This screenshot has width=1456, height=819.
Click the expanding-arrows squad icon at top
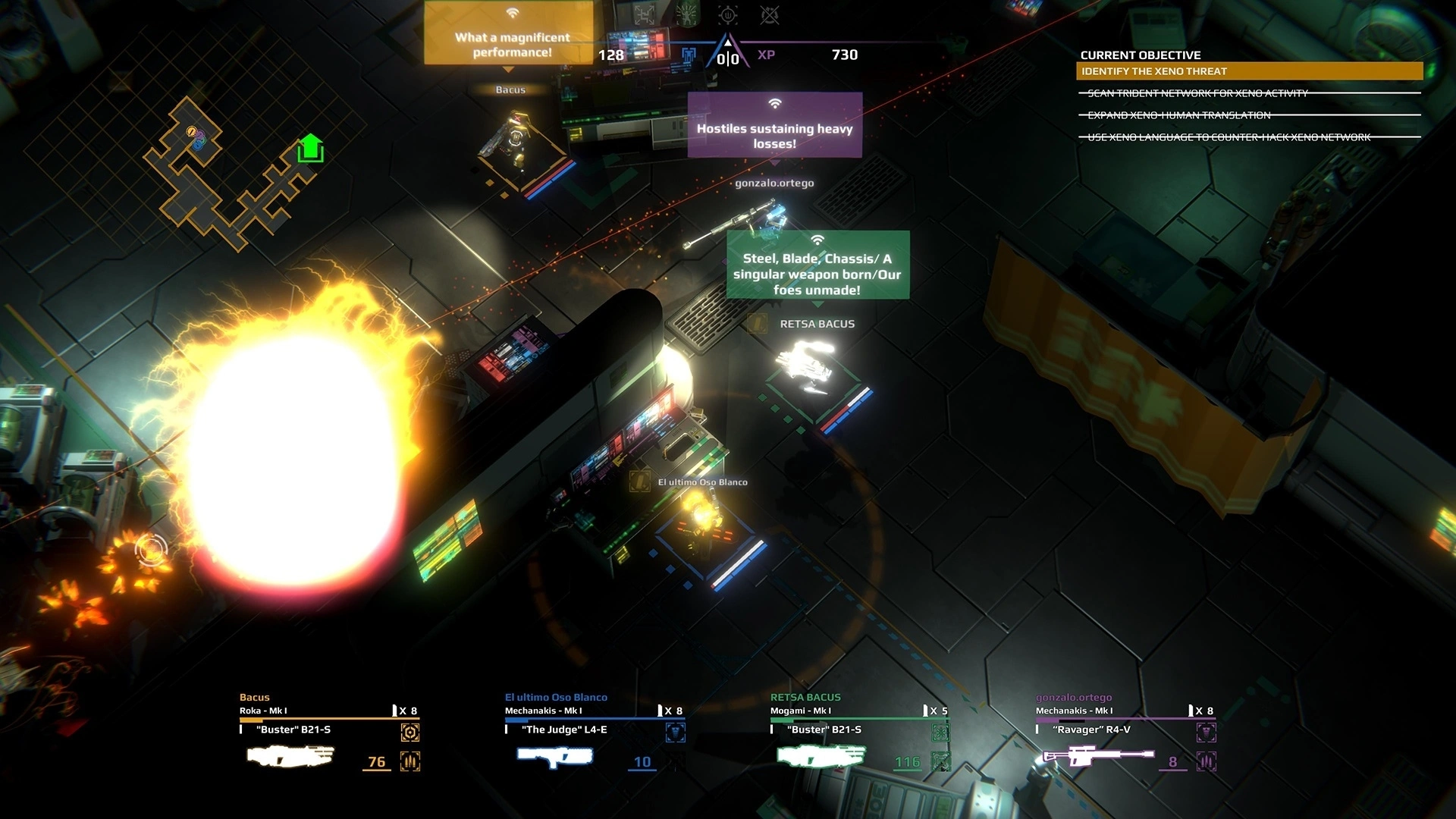(645, 14)
